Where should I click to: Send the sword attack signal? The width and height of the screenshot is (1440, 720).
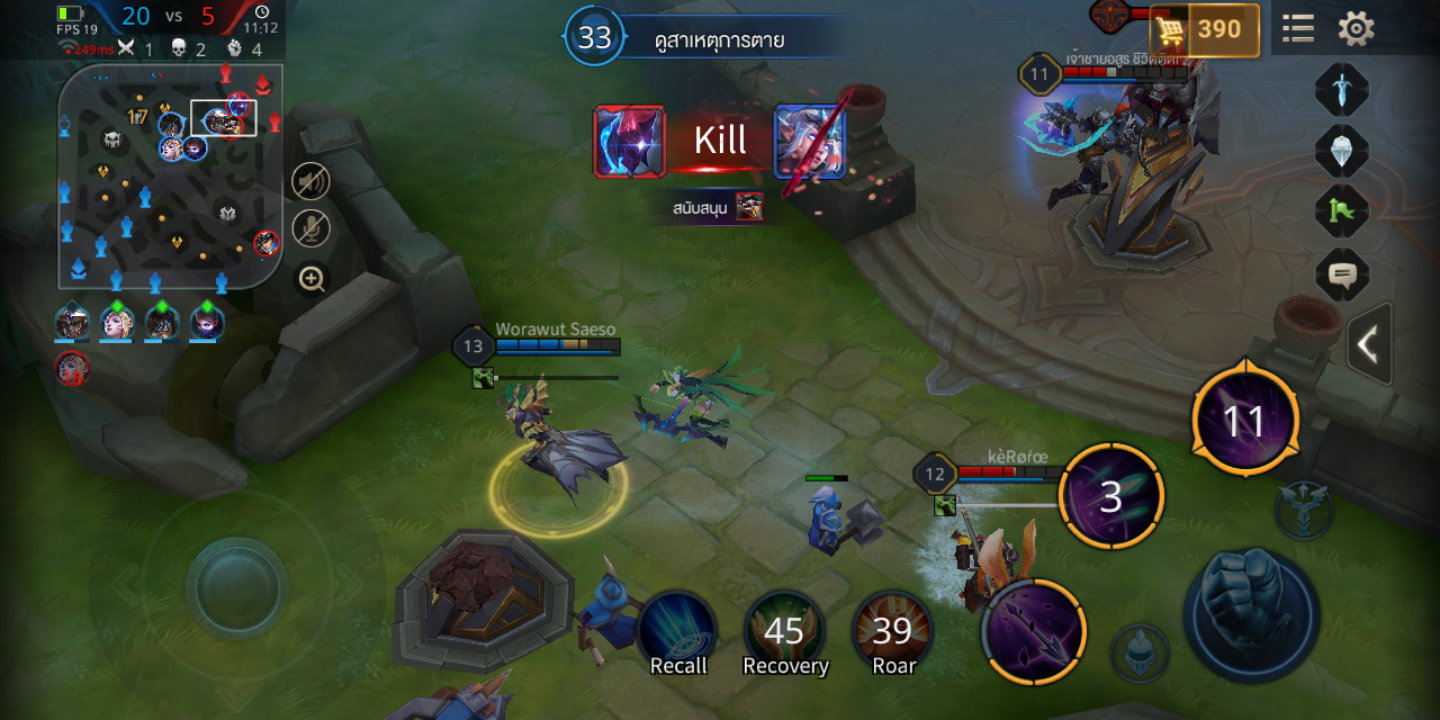point(1341,90)
